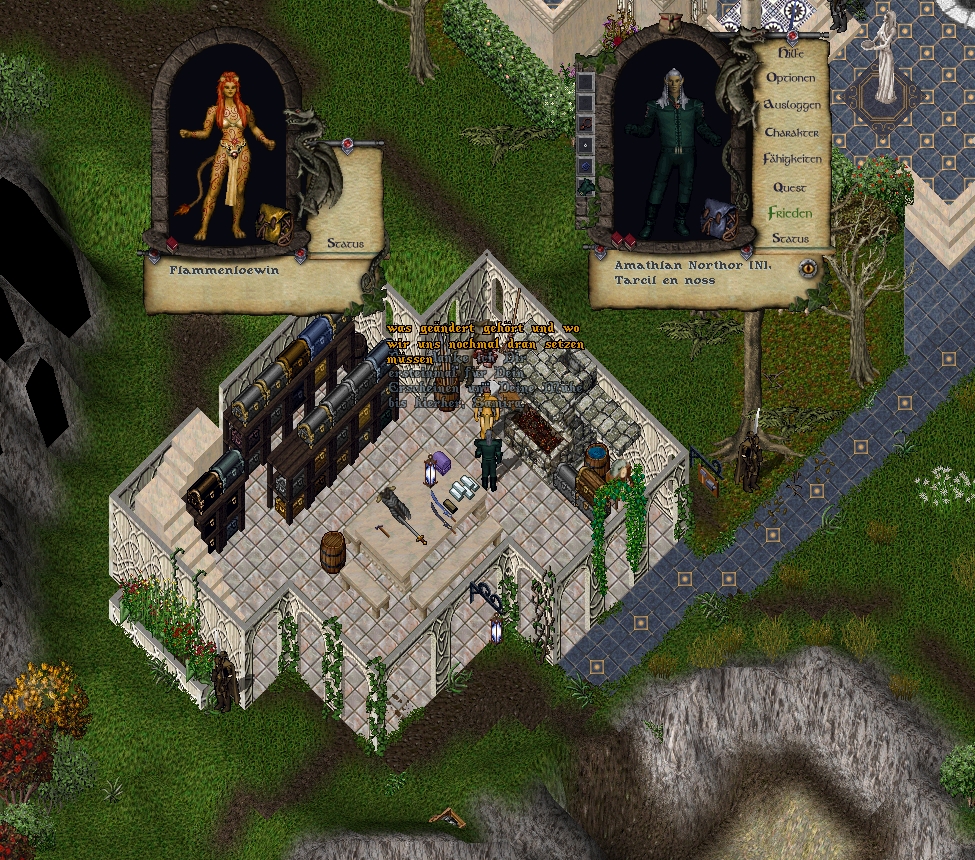Open the Charakter sheet
975x860 pixels.
tap(791, 132)
